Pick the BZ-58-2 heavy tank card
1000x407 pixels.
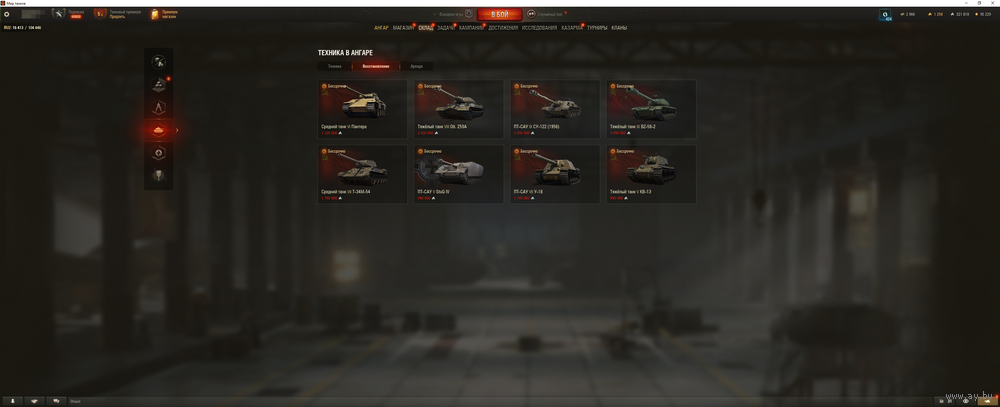[651, 108]
